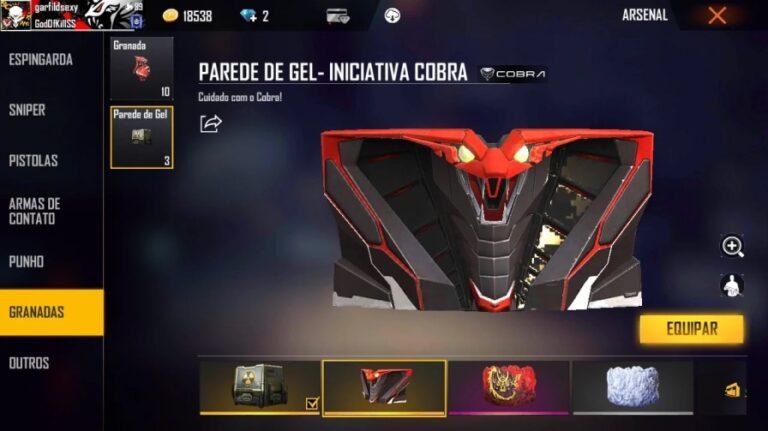Open the Outros category
The image size is (768, 431).
click(x=30, y=363)
